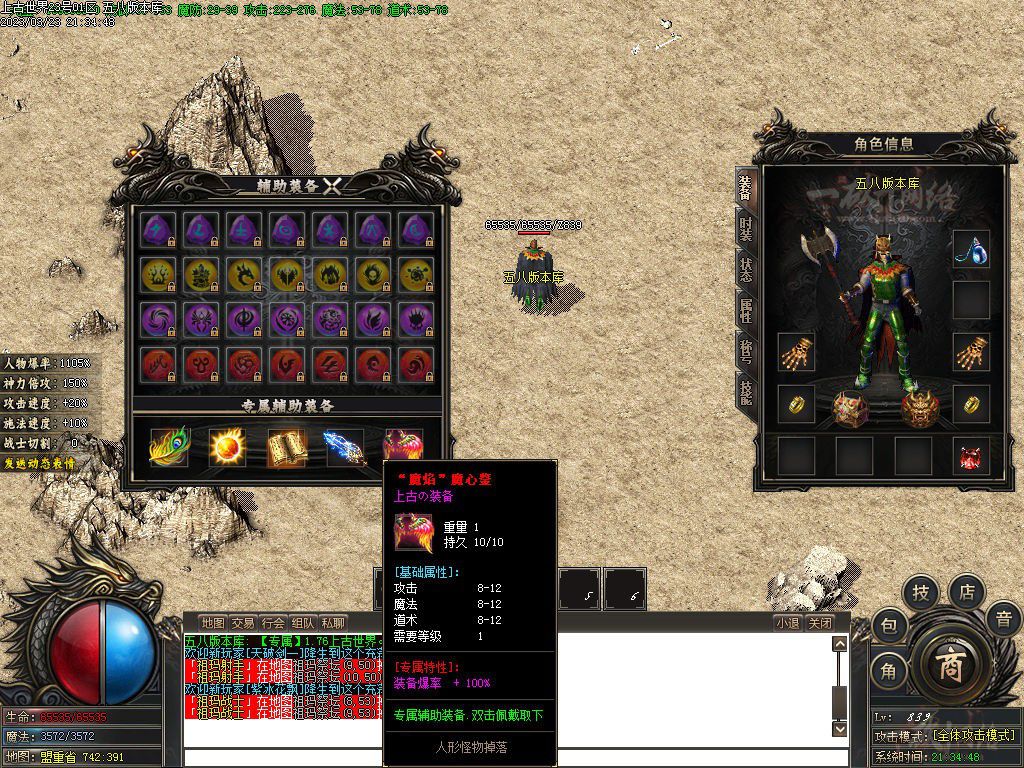Close the 辅助装备 auxiliary equipment panel

coord(333,185)
